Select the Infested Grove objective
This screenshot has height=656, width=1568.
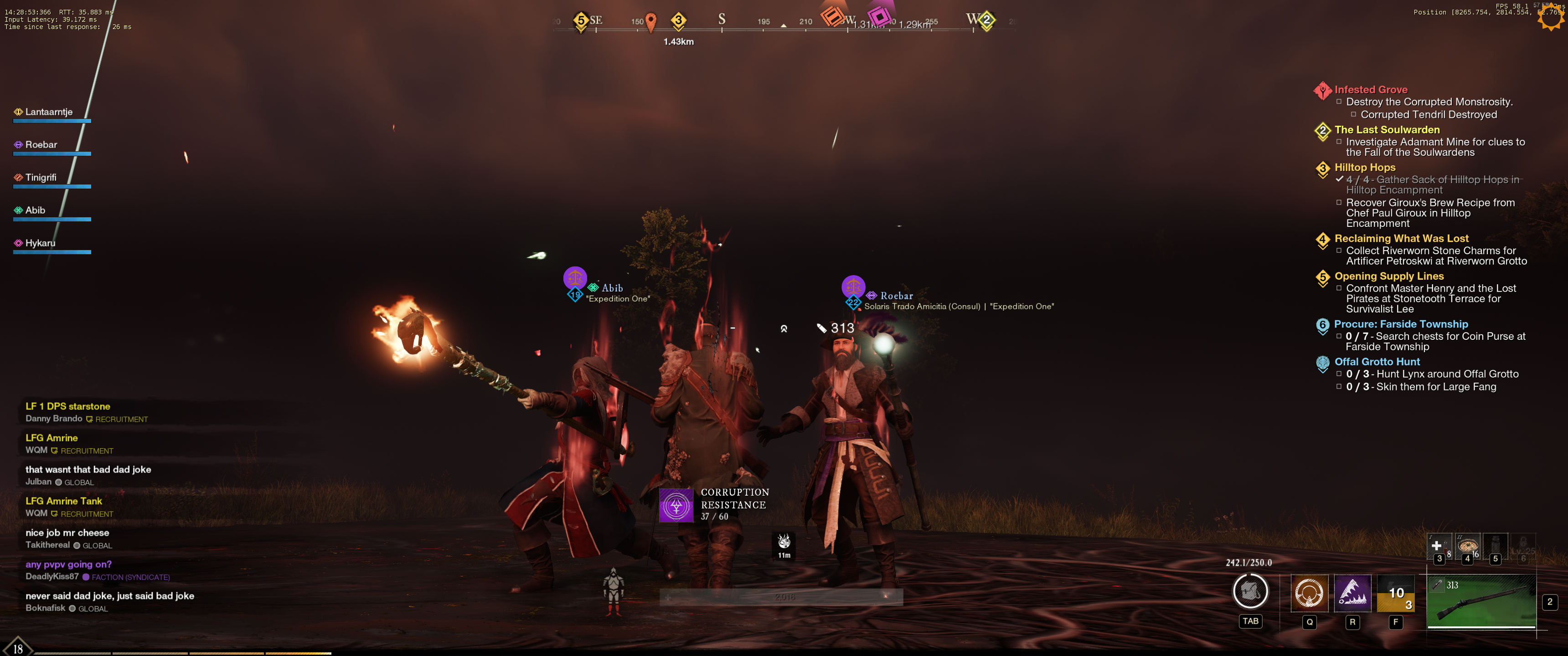click(1370, 89)
